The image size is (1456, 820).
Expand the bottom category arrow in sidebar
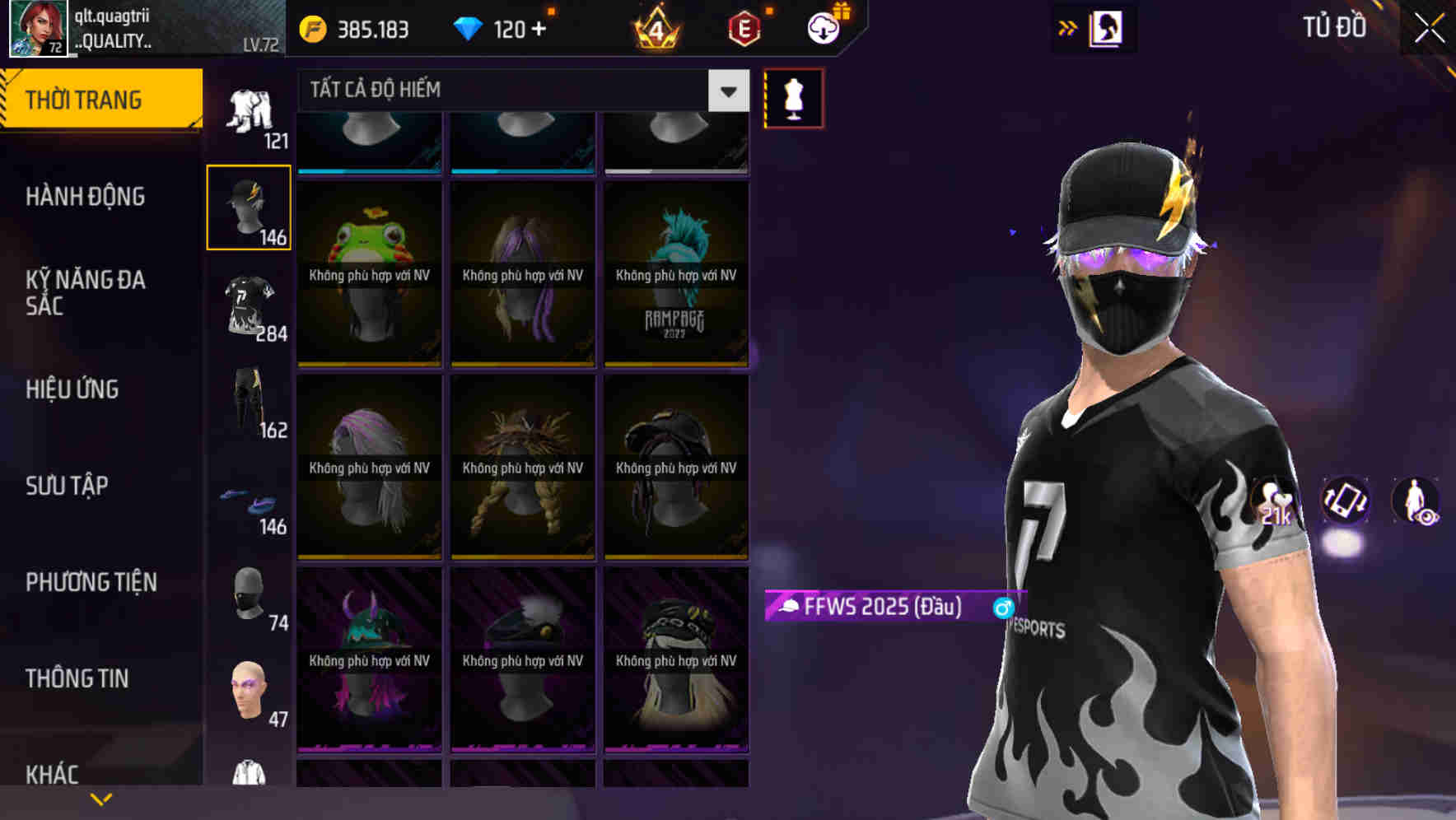(101, 797)
